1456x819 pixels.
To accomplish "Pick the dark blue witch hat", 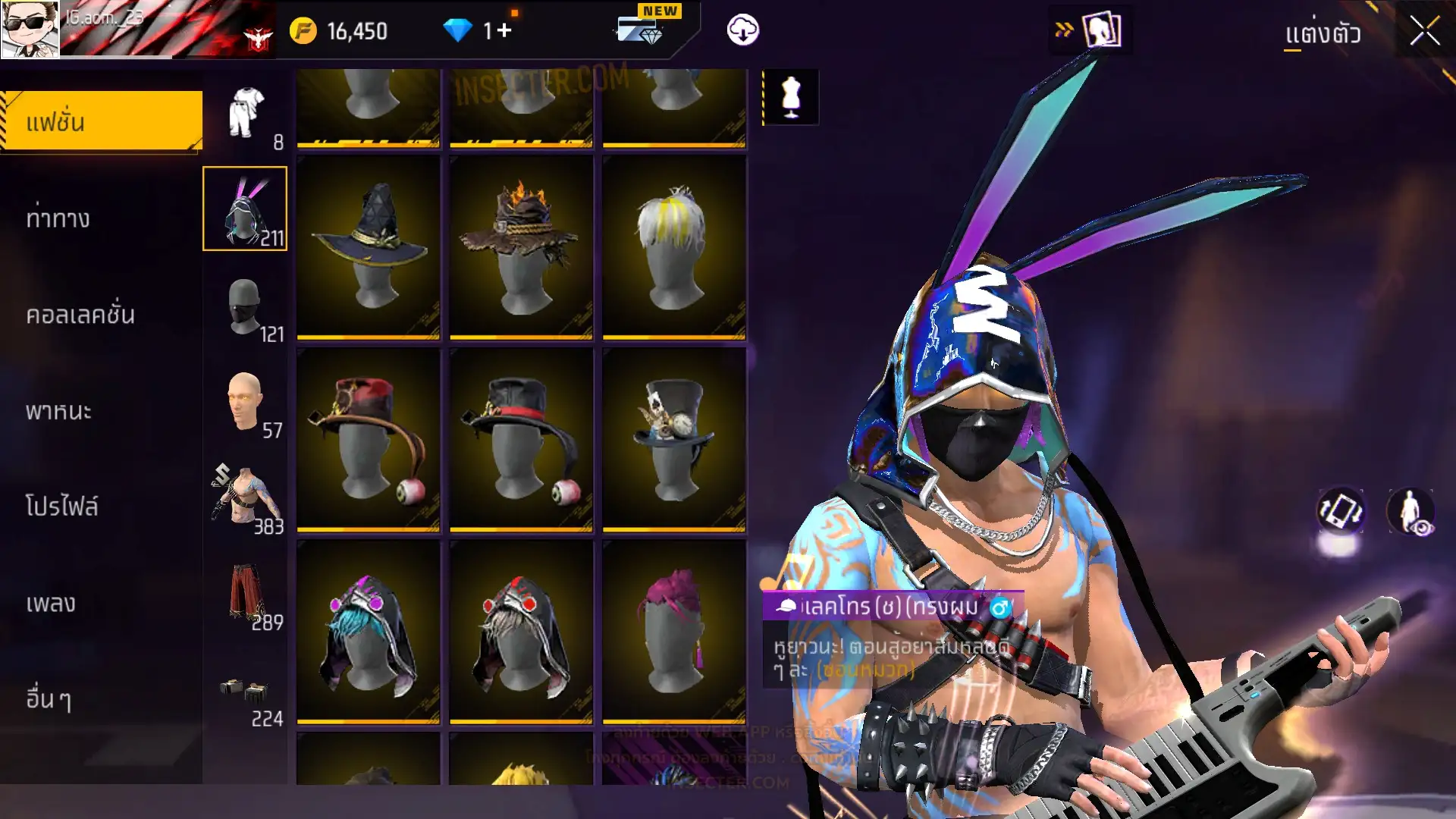I will [x=369, y=246].
